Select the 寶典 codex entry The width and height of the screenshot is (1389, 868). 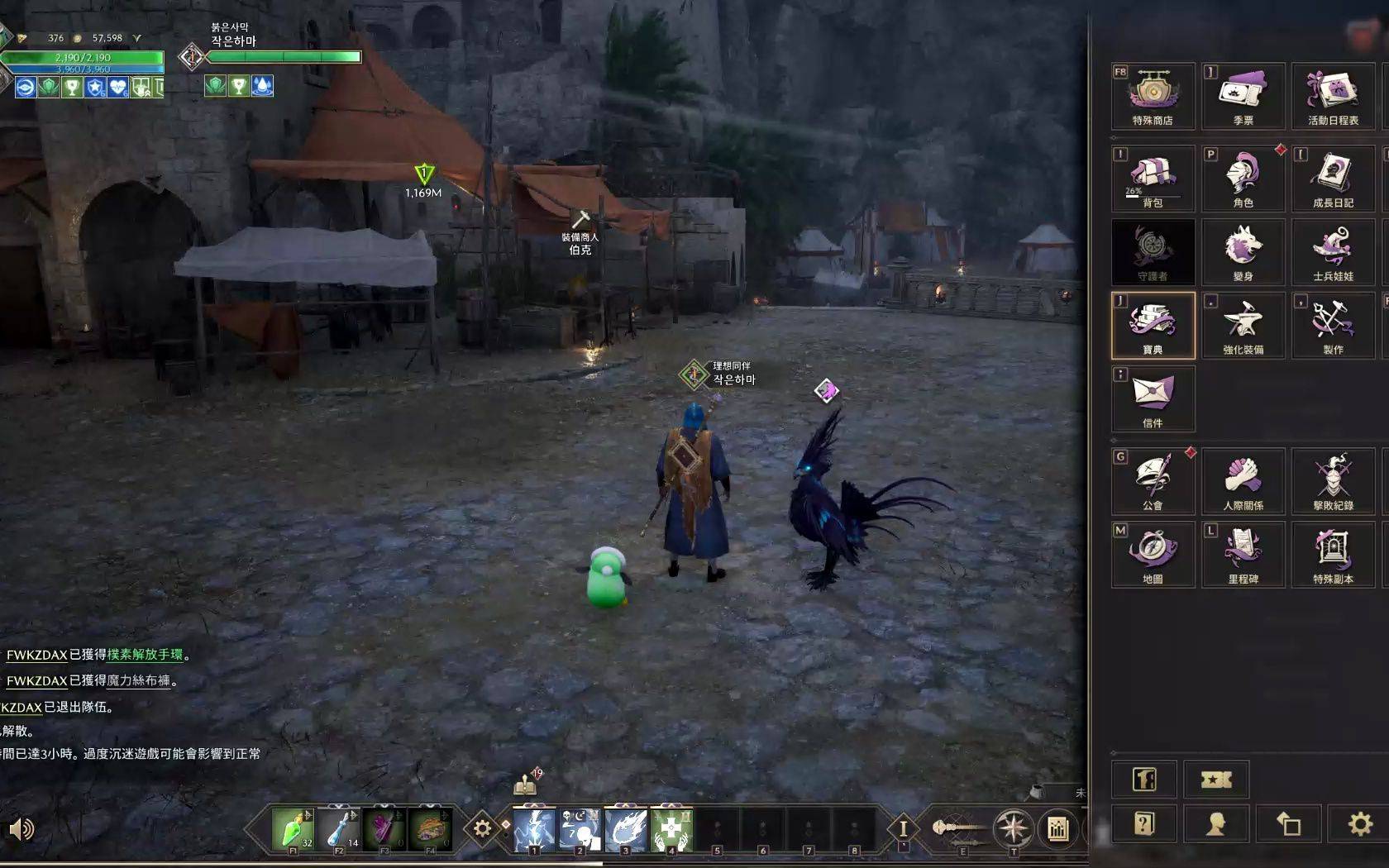1153,324
